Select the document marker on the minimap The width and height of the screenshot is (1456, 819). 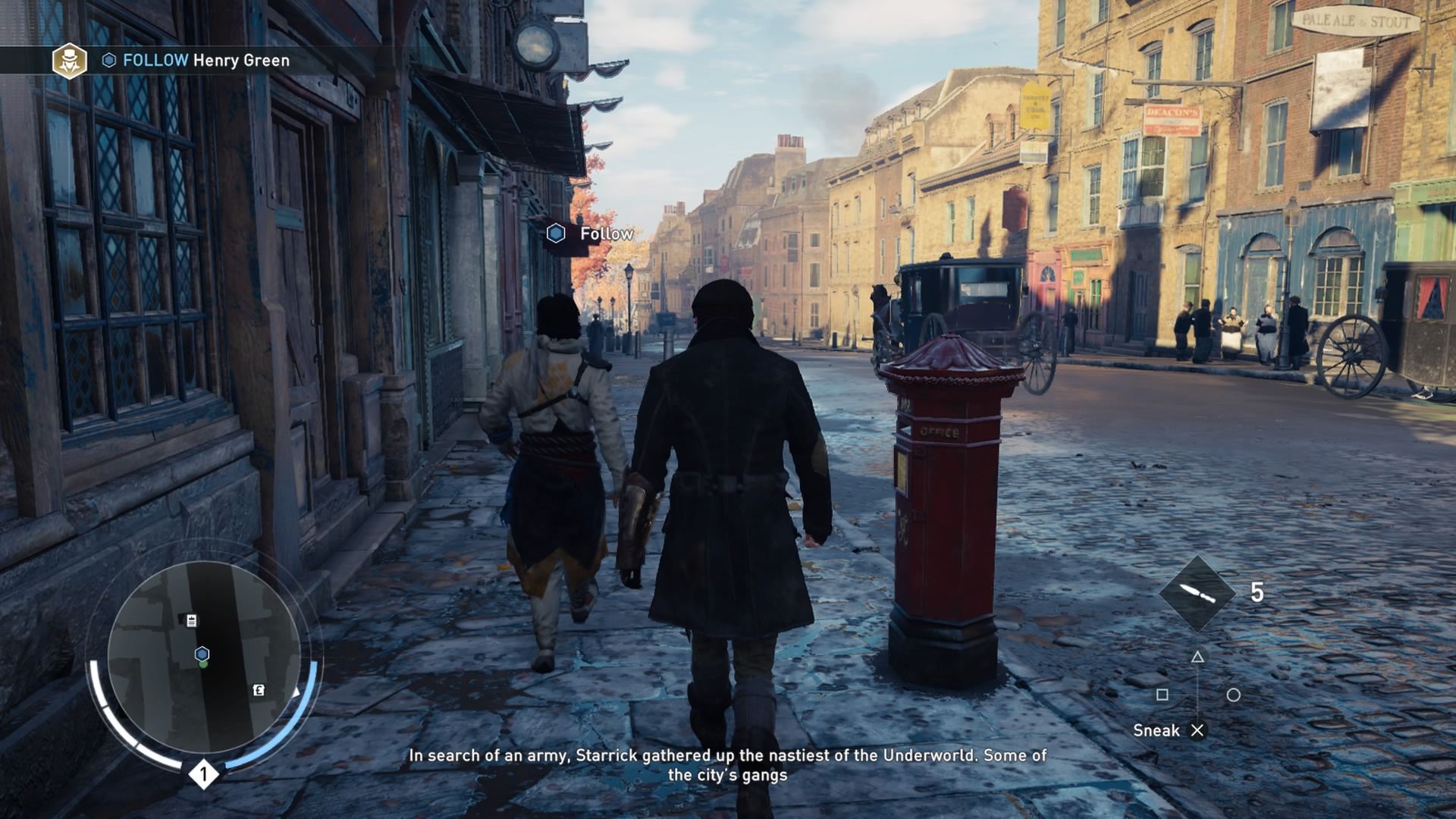point(192,621)
